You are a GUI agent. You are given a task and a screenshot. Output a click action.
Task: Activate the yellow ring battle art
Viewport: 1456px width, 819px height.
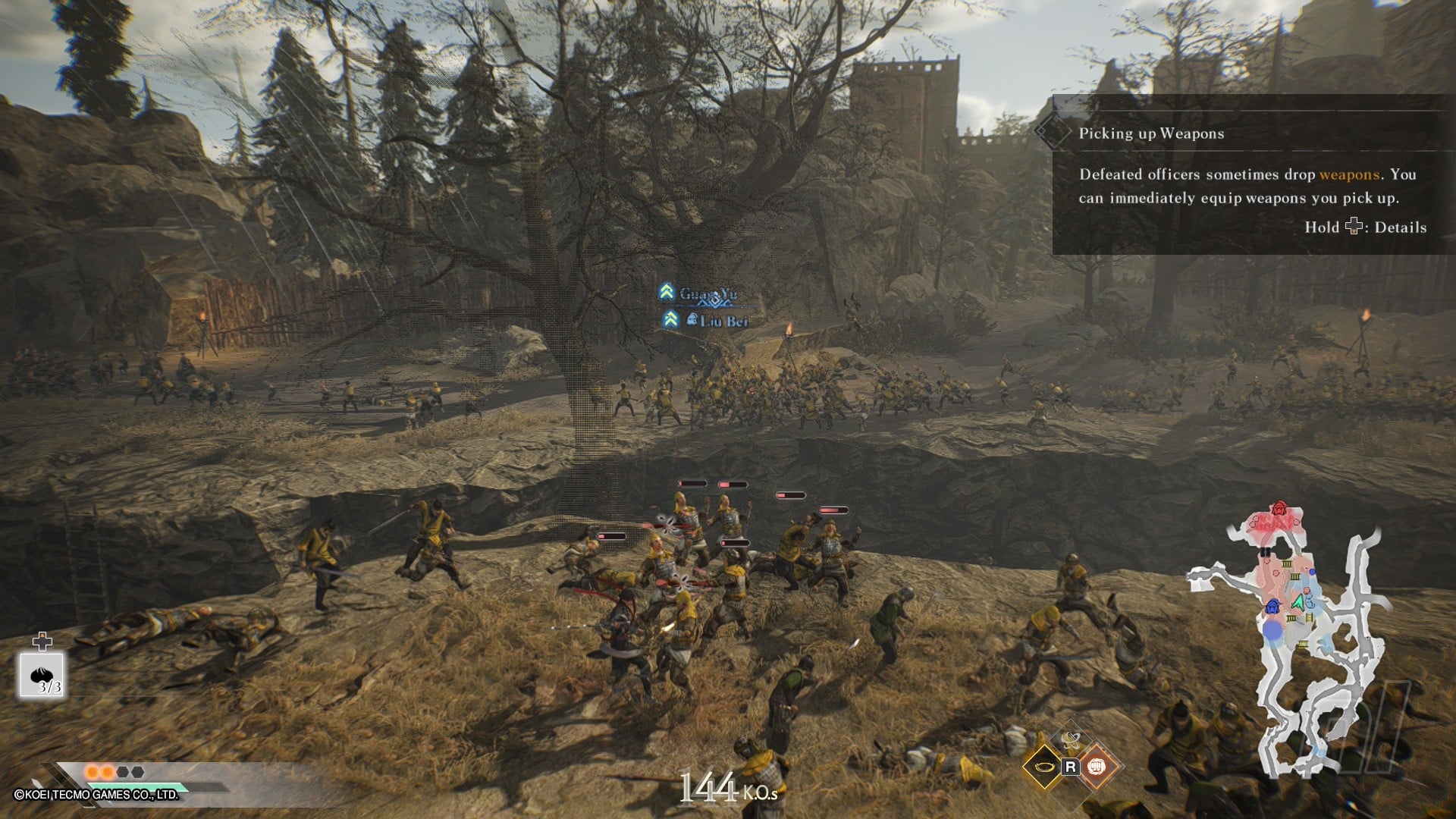tap(1043, 767)
